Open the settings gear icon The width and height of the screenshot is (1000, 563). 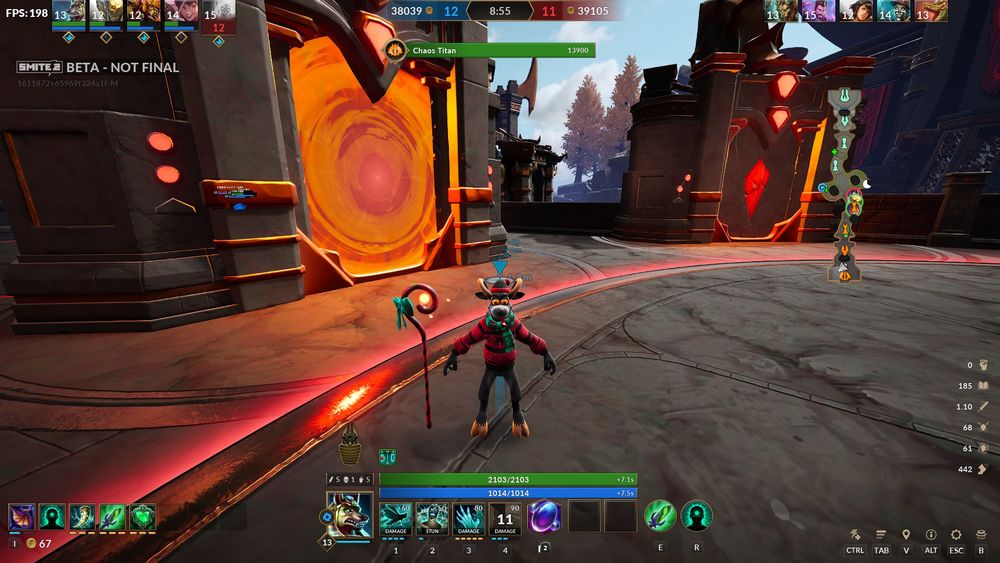(956, 535)
